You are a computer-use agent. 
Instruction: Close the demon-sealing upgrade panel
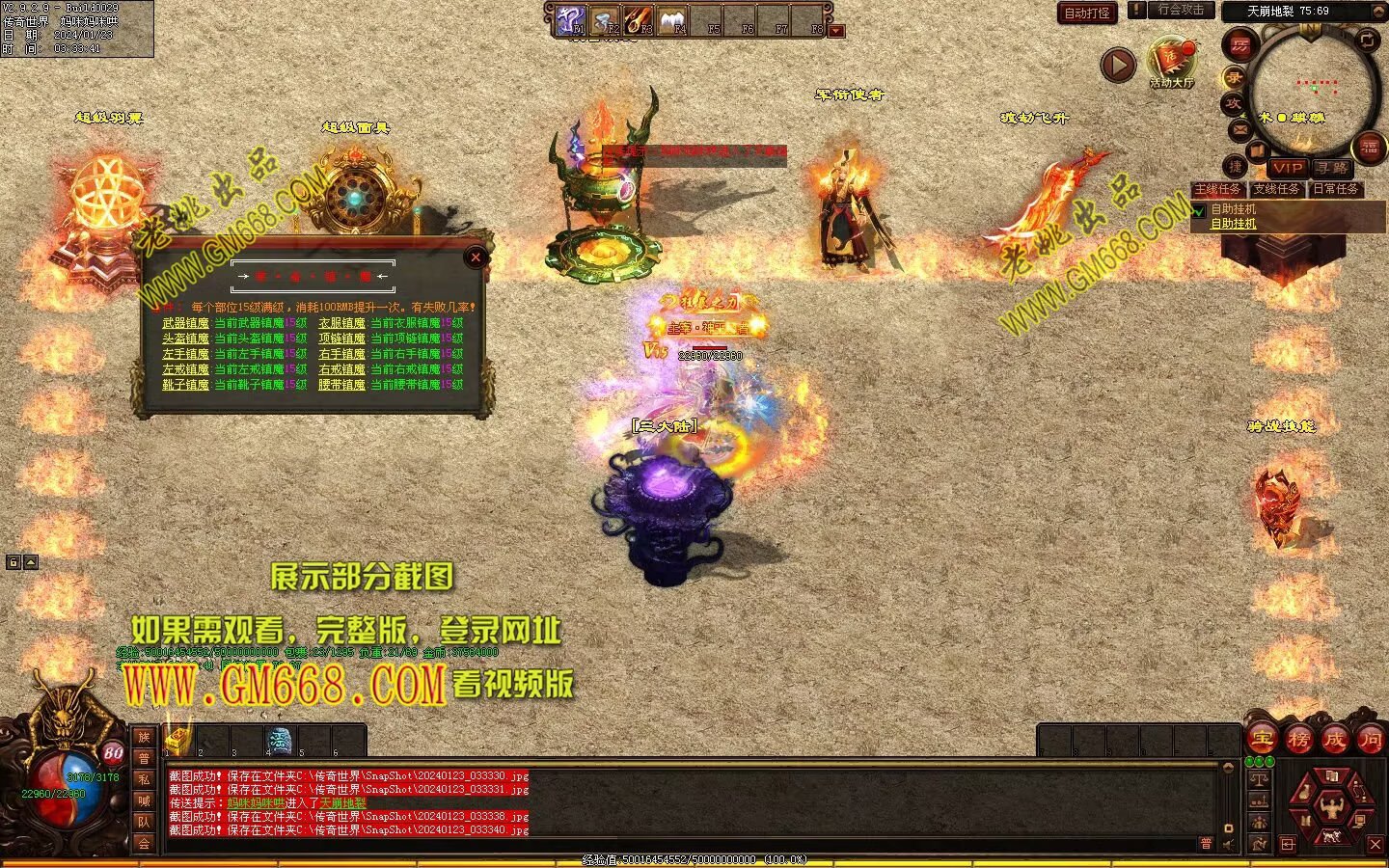pyautogui.click(x=476, y=258)
